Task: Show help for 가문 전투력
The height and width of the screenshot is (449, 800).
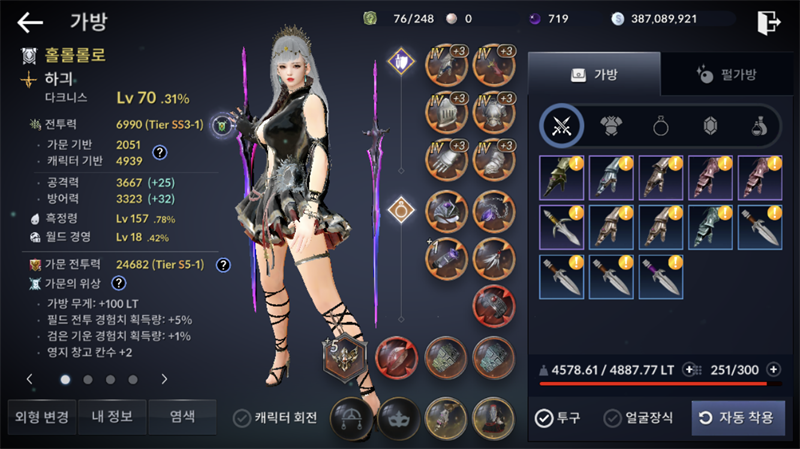Action: [x=223, y=265]
